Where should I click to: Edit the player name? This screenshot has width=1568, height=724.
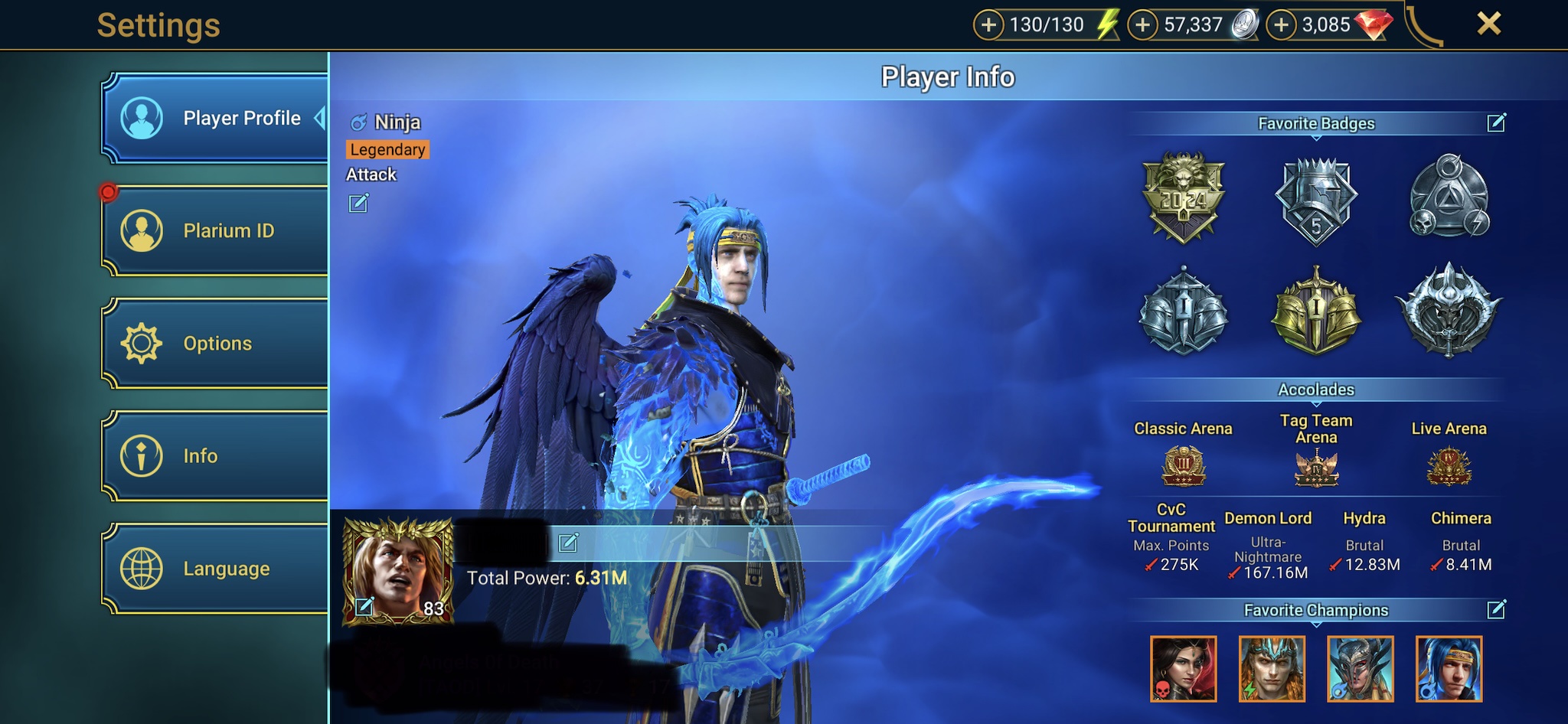(x=568, y=543)
